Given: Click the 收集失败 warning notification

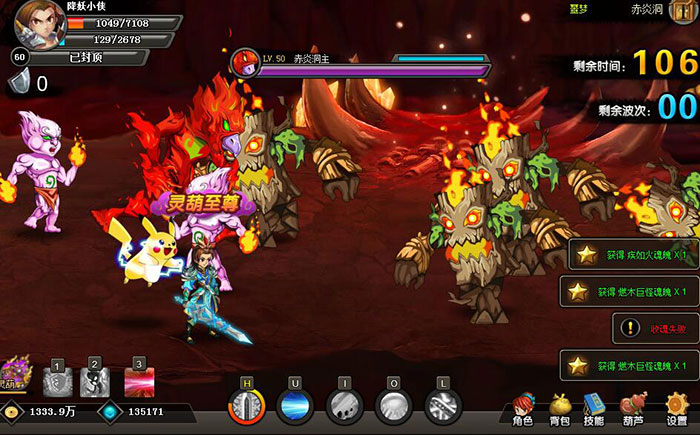Looking at the screenshot, I should point(655,327).
